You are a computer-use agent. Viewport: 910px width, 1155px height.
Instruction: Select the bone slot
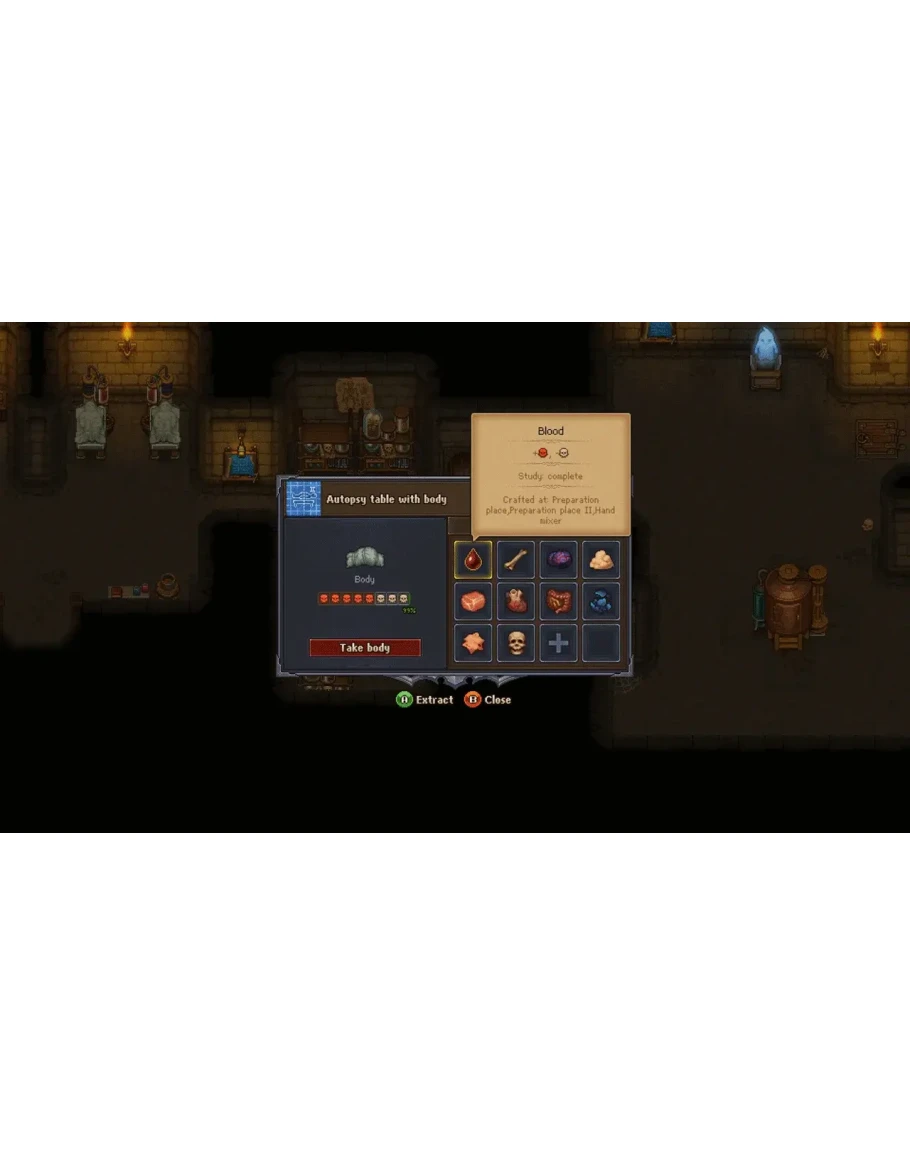click(x=516, y=560)
